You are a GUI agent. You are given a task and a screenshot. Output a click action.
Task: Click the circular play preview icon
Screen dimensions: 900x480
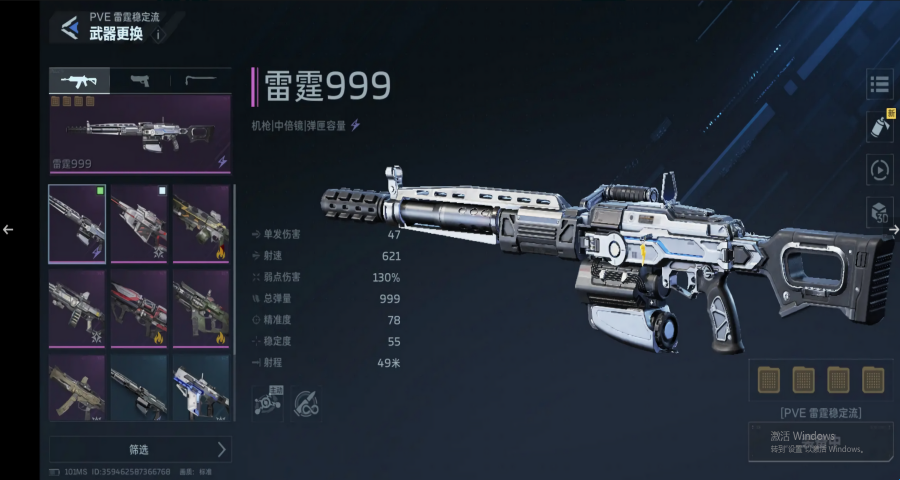point(879,170)
